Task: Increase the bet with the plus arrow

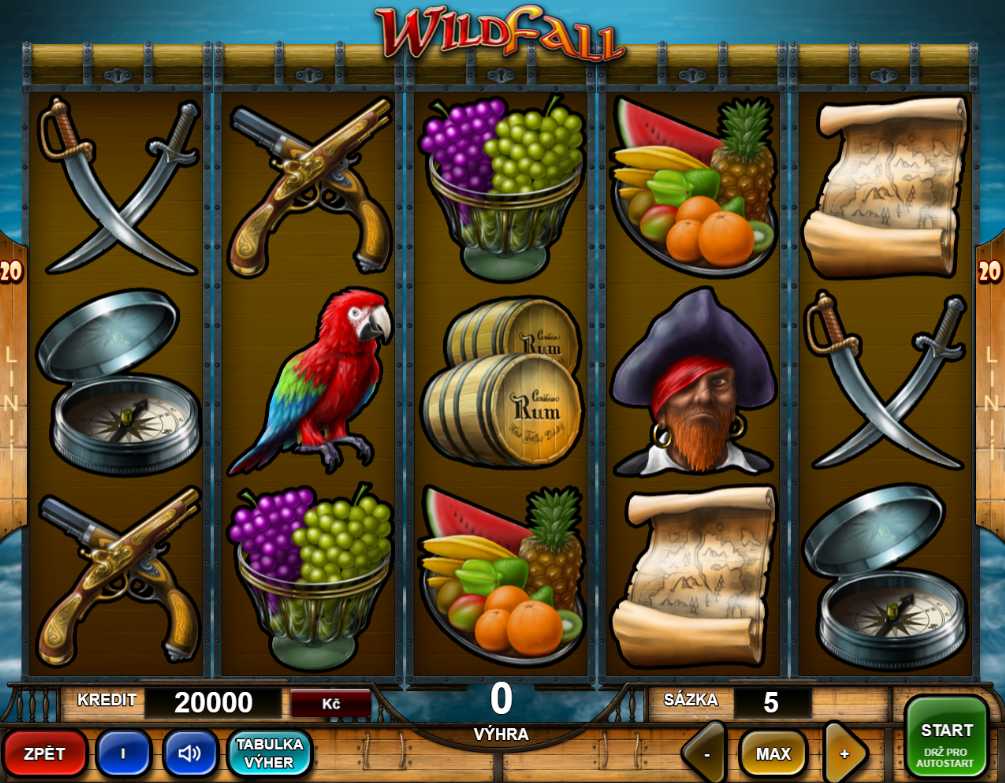Action: (x=843, y=754)
